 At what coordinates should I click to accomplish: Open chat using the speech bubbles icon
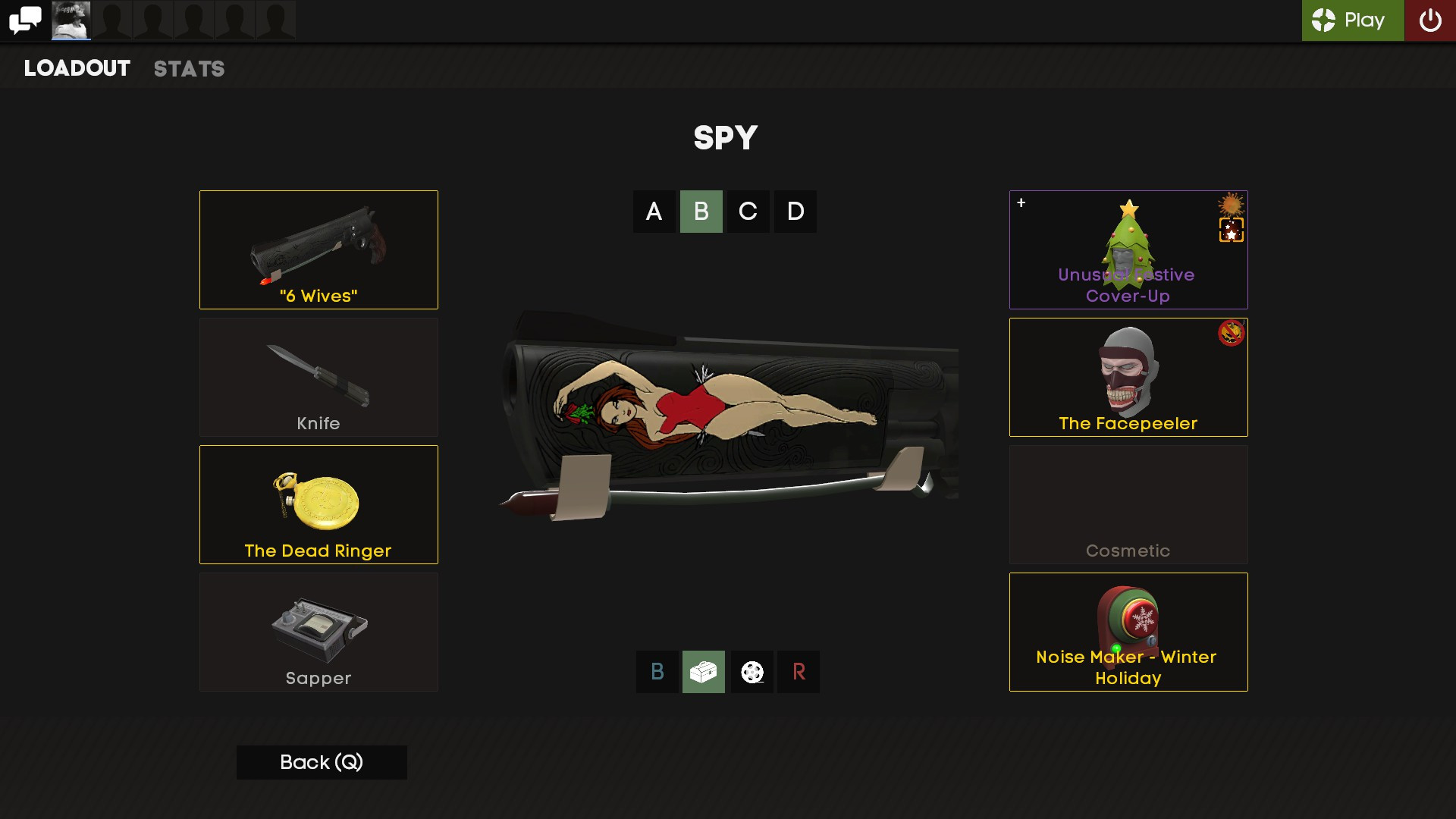[25, 20]
